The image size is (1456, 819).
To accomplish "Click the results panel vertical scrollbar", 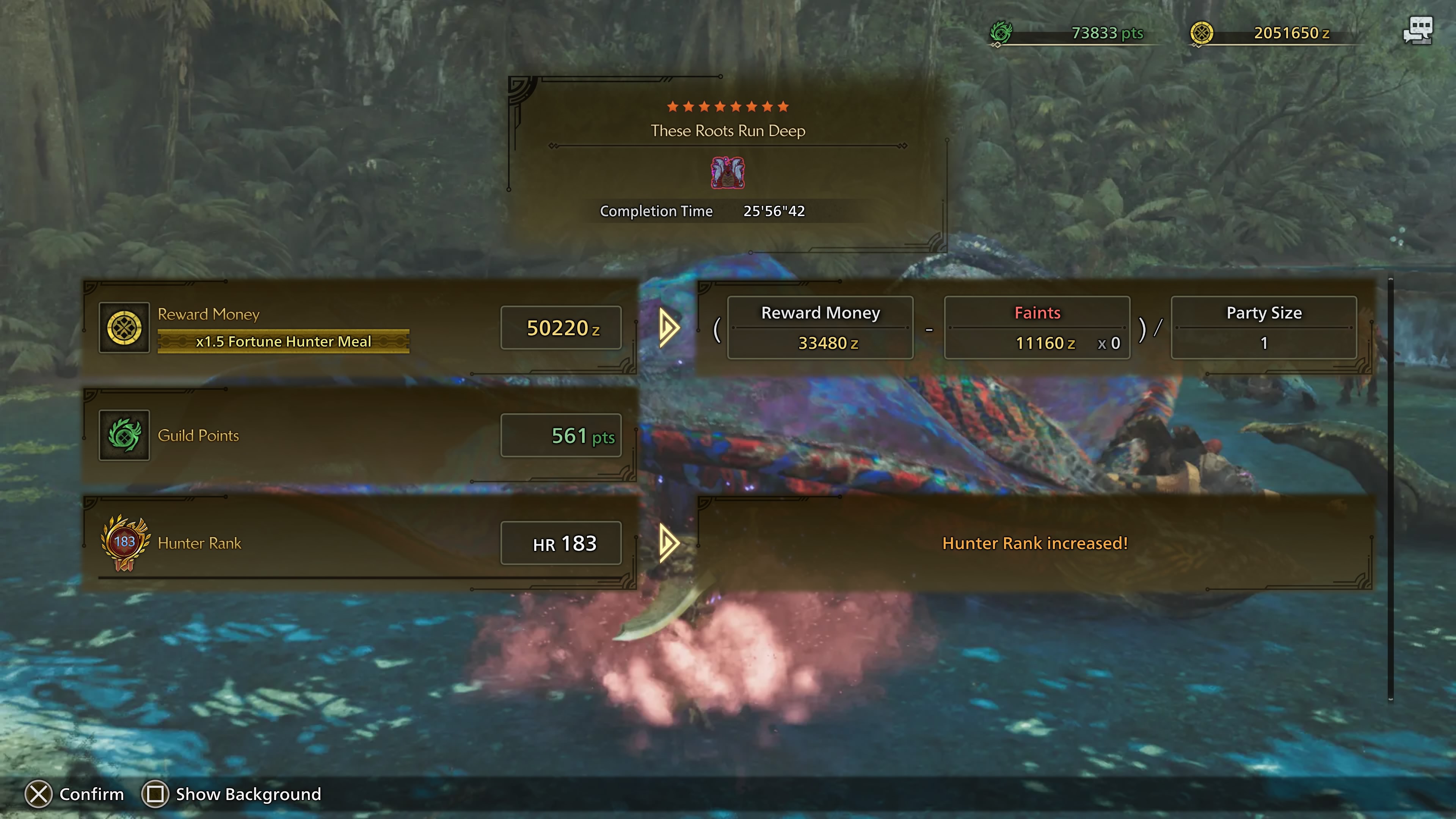I will pyautogui.click(x=1390, y=489).
